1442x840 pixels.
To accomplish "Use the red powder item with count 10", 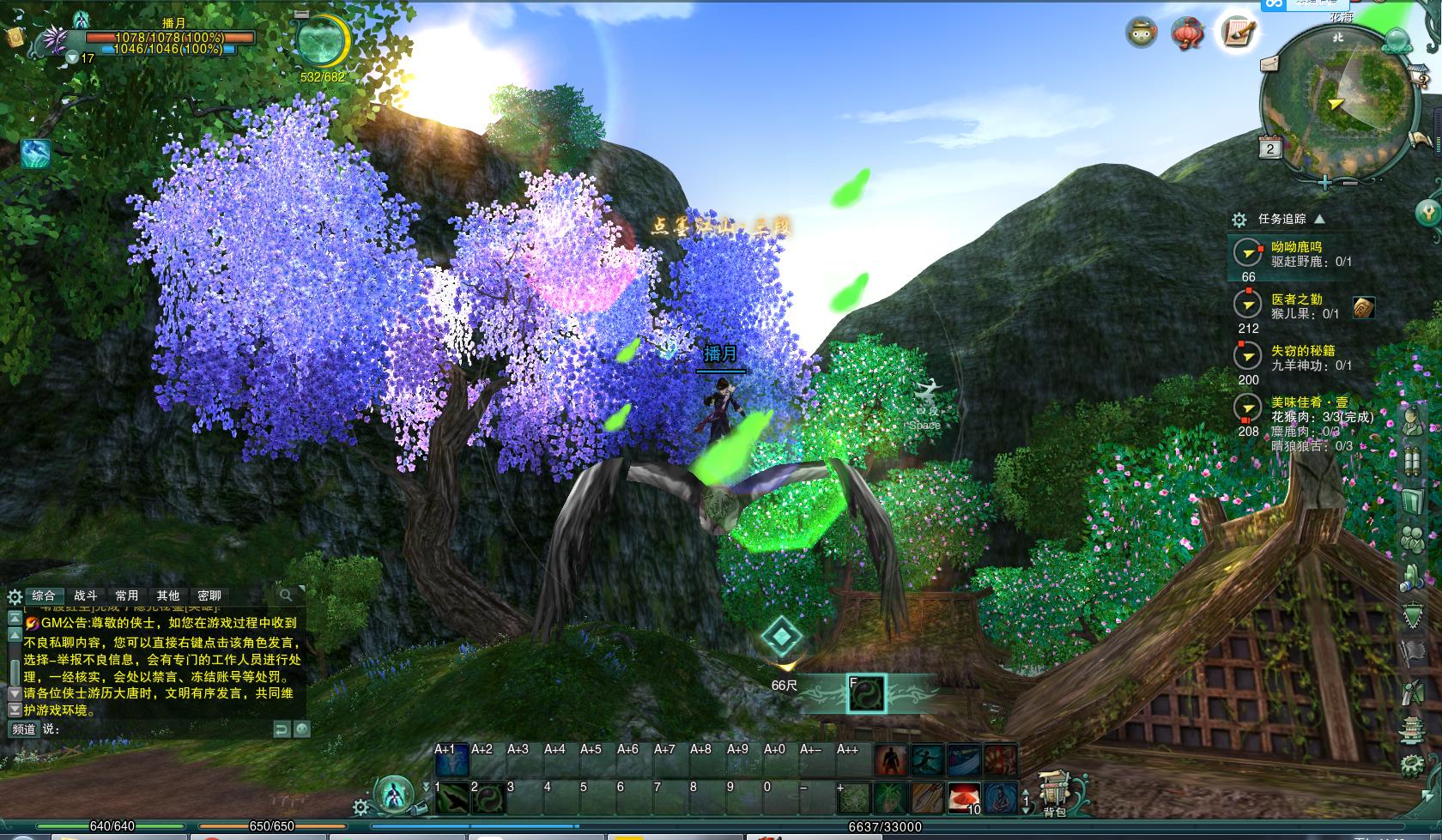I will (963, 798).
